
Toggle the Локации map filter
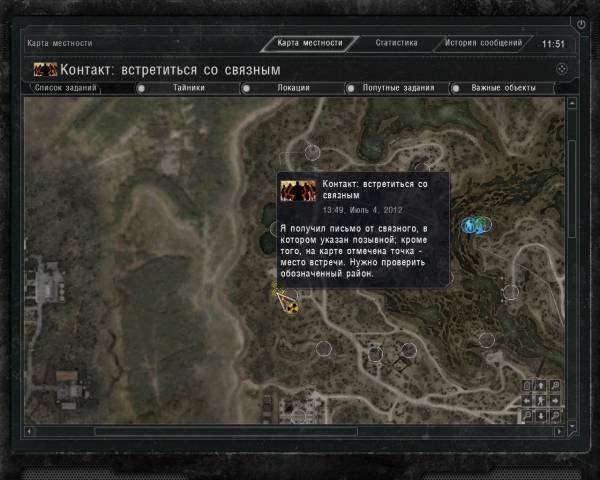click(x=293, y=88)
